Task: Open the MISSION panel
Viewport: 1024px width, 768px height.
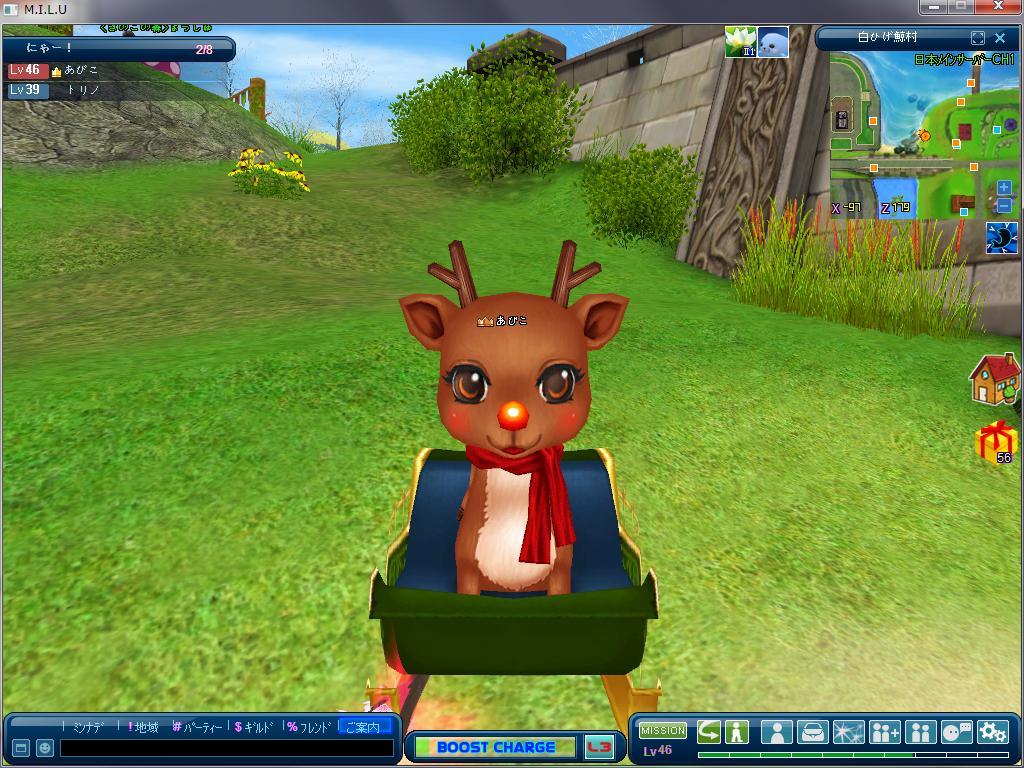Action: [662, 731]
